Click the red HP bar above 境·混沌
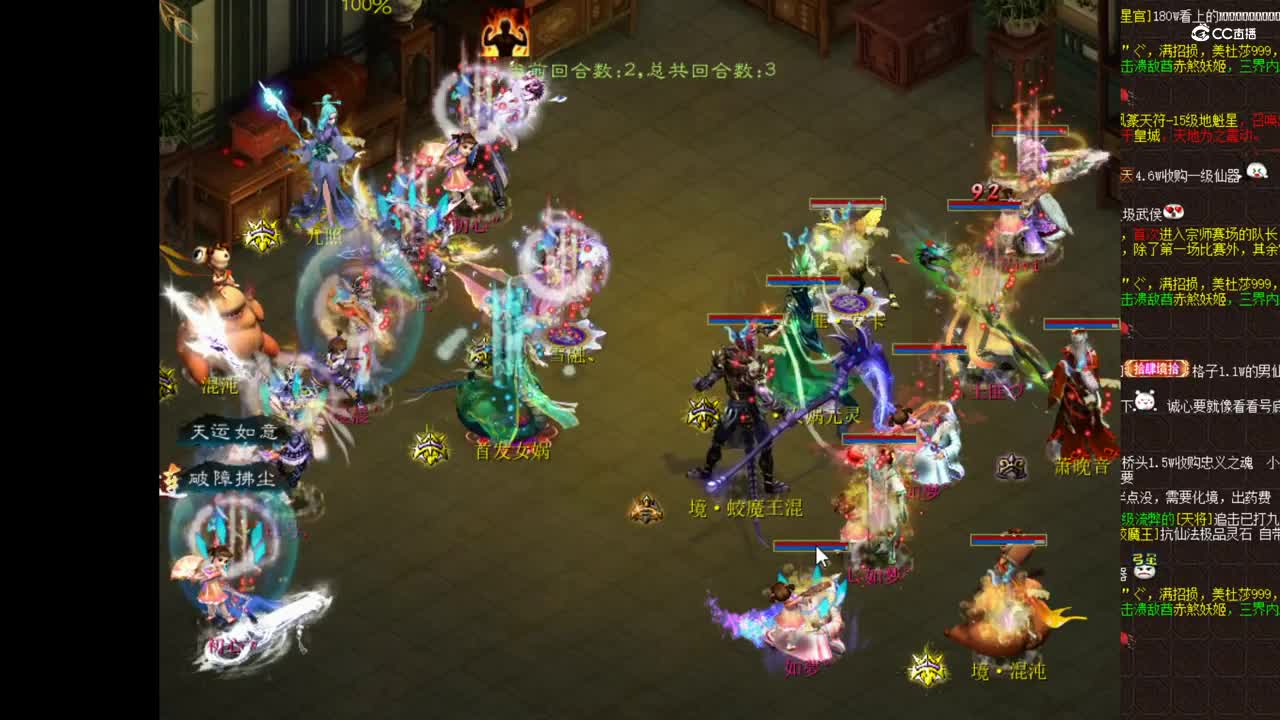1280x720 pixels. pyautogui.click(x=1007, y=536)
